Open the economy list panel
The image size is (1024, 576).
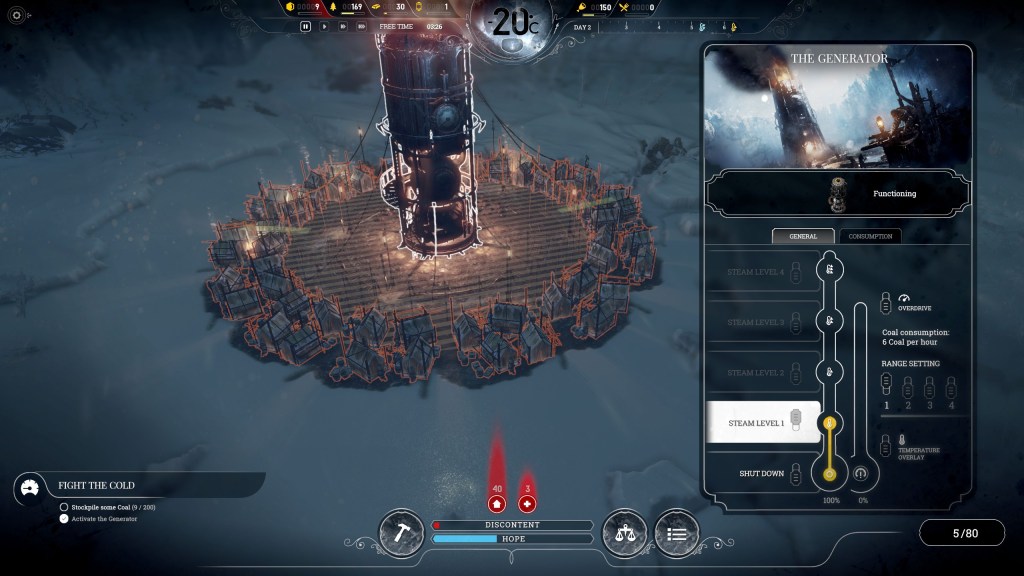point(676,533)
